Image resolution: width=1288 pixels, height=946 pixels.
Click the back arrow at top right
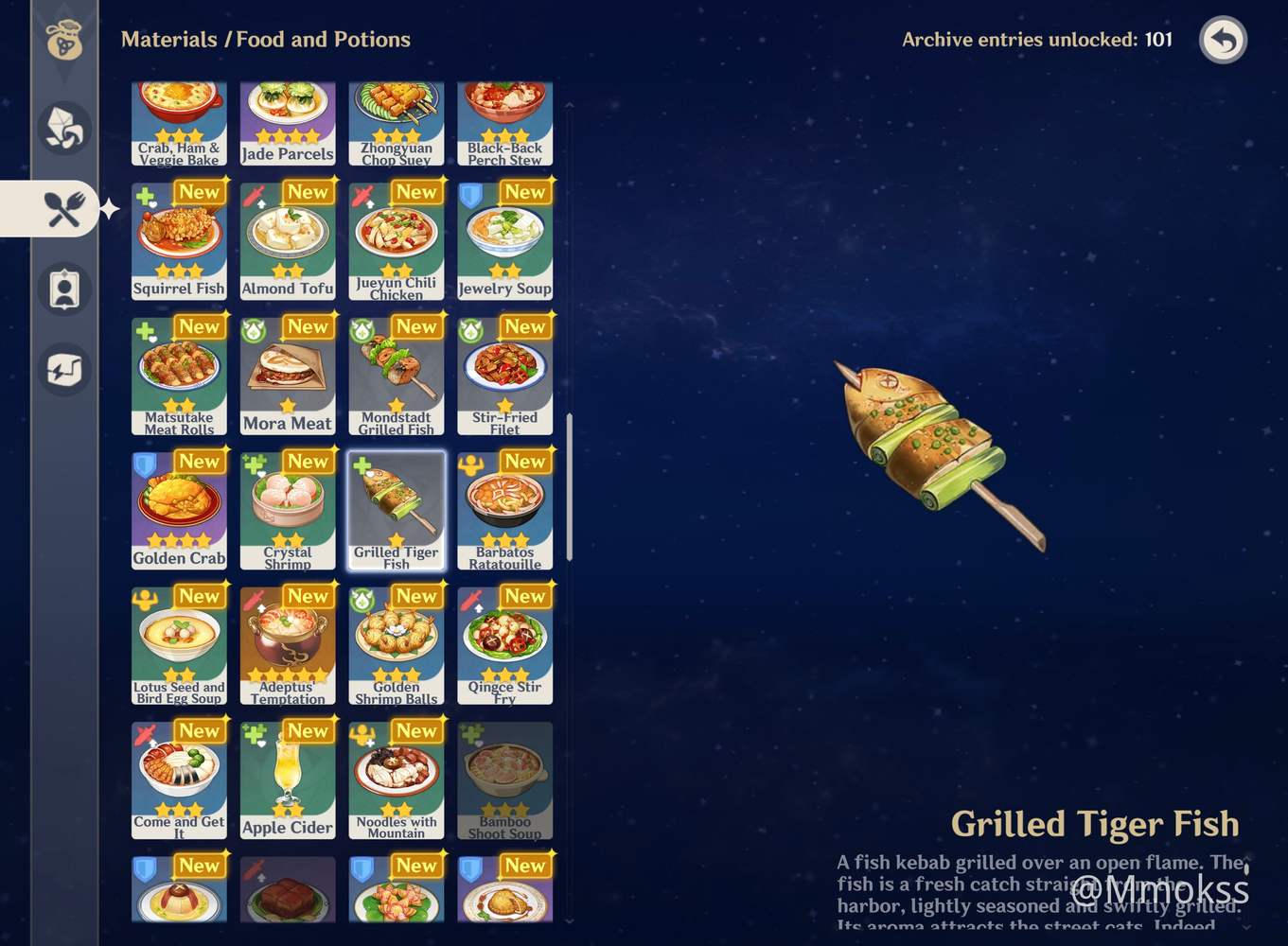(1223, 41)
